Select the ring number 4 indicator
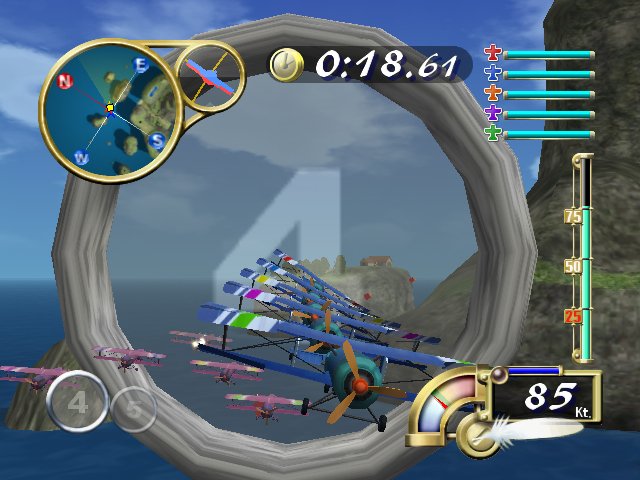 [75, 401]
